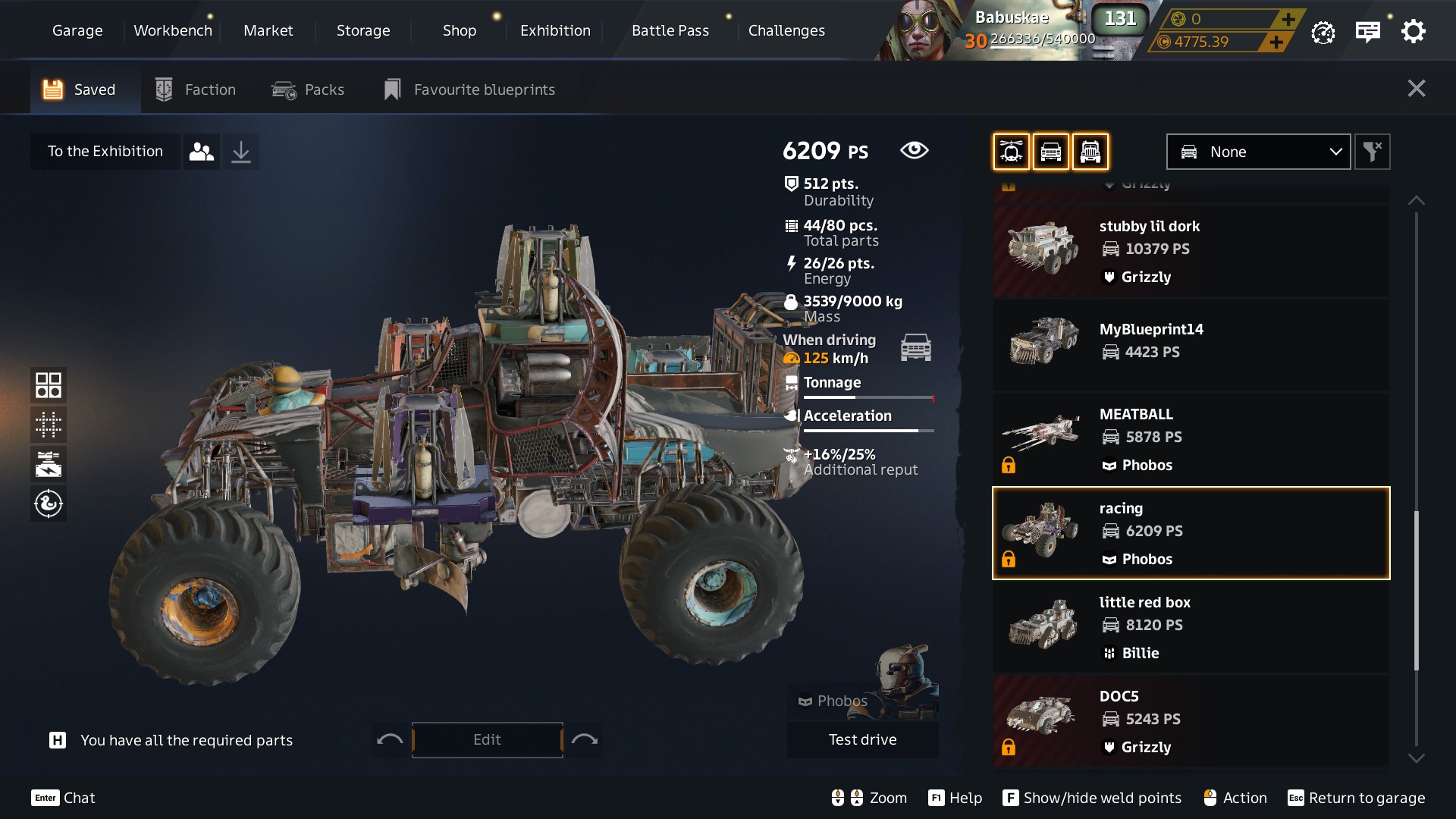Open the gear settings icon
1456x819 pixels.
pyautogui.click(x=1413, y=32)
